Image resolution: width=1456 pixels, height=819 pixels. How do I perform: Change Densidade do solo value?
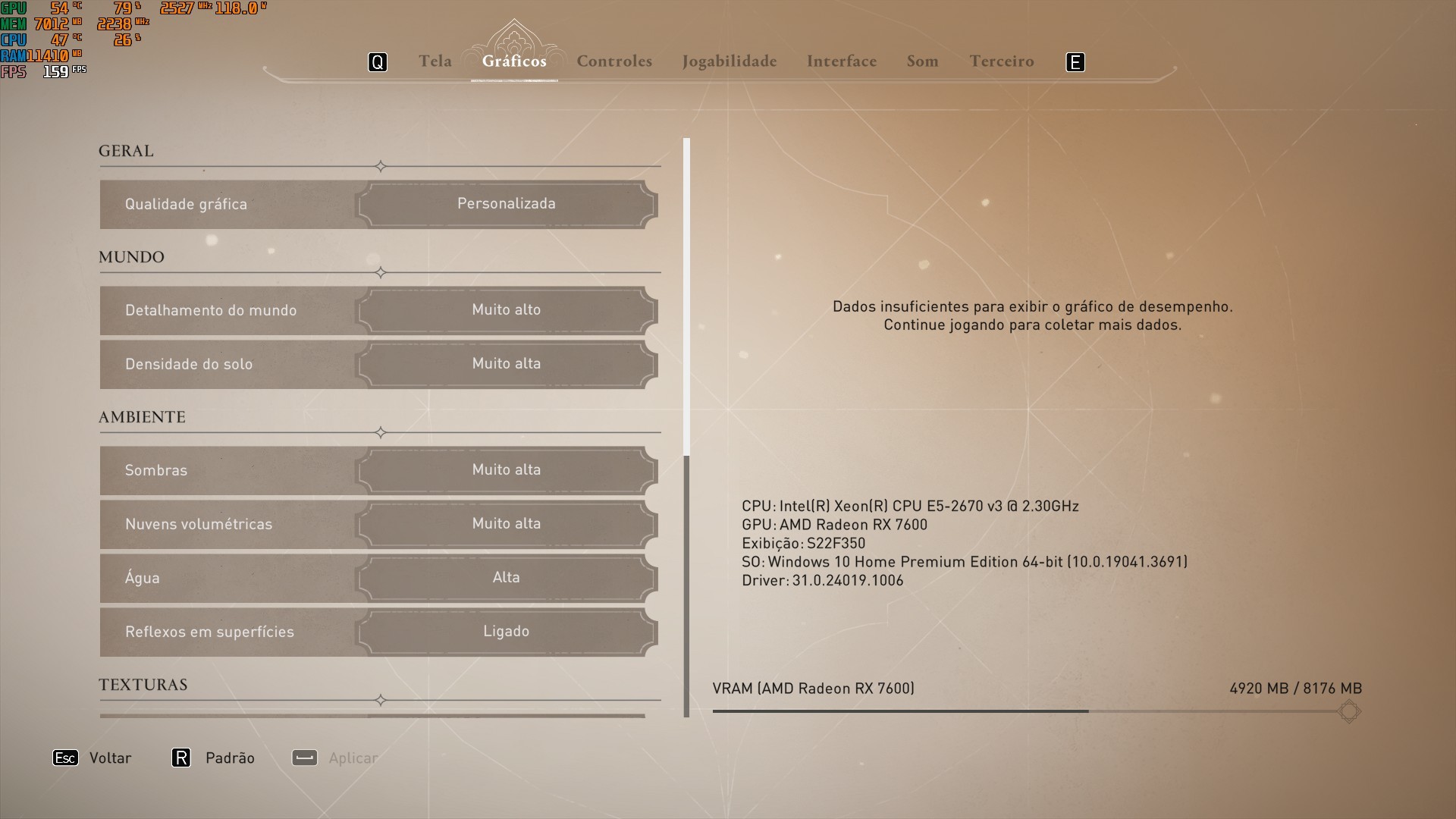[506, 364]
